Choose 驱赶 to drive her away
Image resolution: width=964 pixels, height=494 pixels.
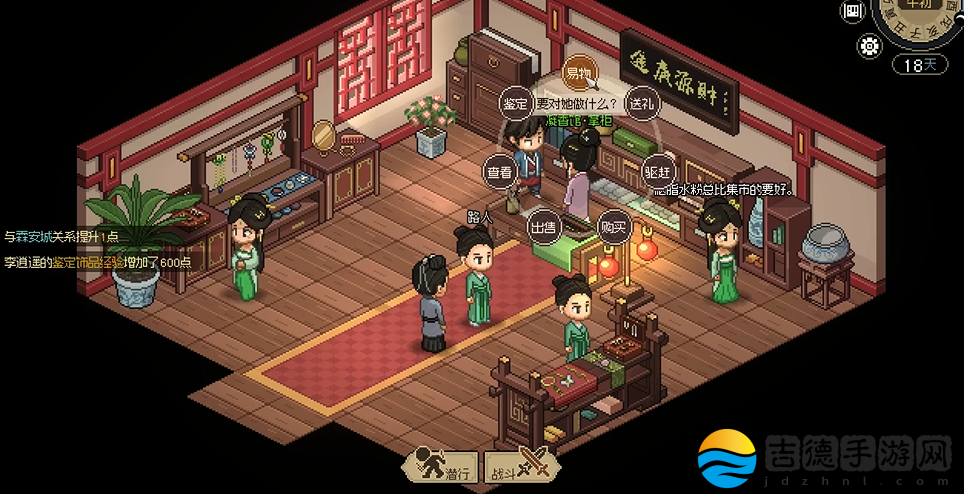point(657,171)
